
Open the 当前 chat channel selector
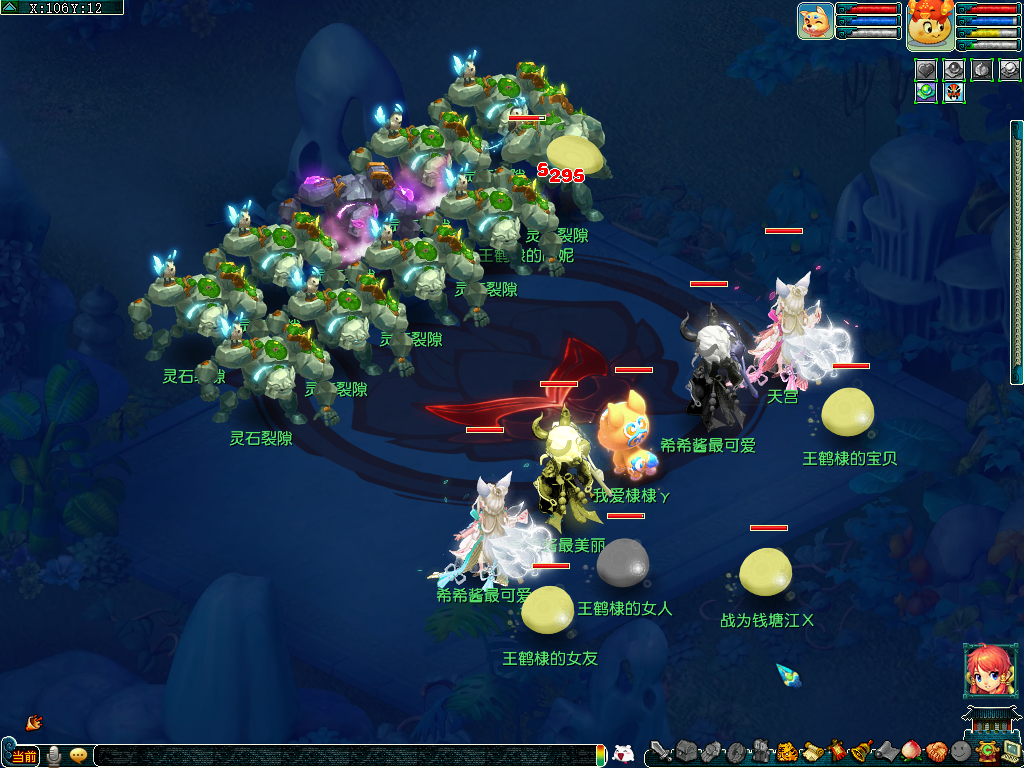point(23,756)
